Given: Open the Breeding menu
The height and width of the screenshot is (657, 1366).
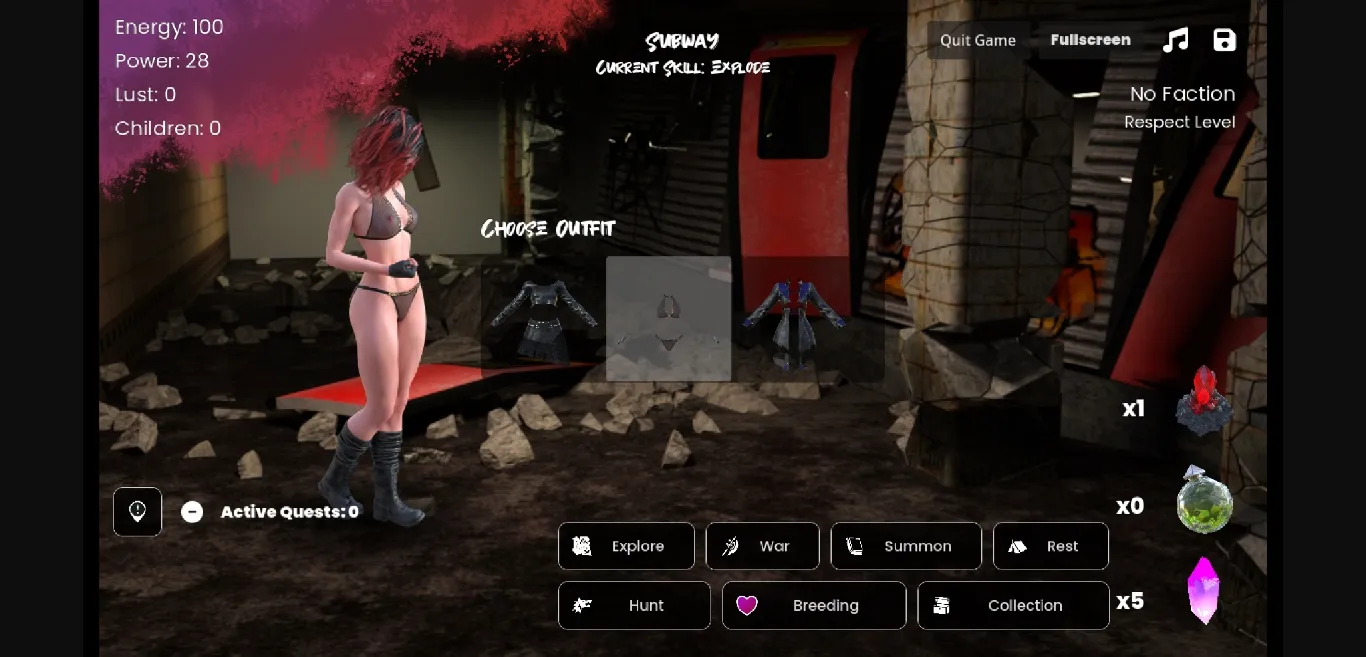Looking at the screenshot, I should point(813,605).
